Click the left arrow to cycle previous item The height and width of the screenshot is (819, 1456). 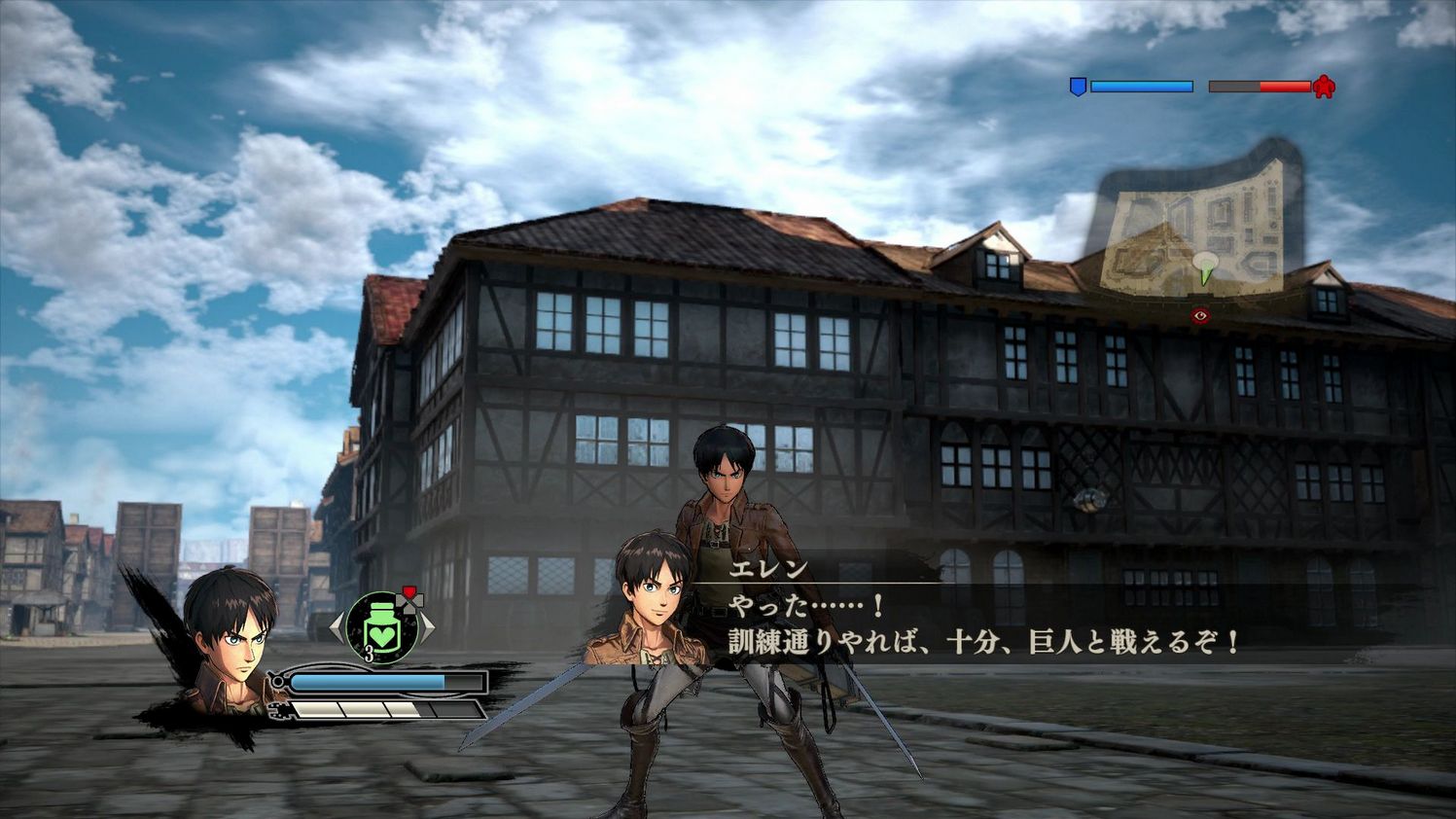pyautogui.click(x=336, y=626)
